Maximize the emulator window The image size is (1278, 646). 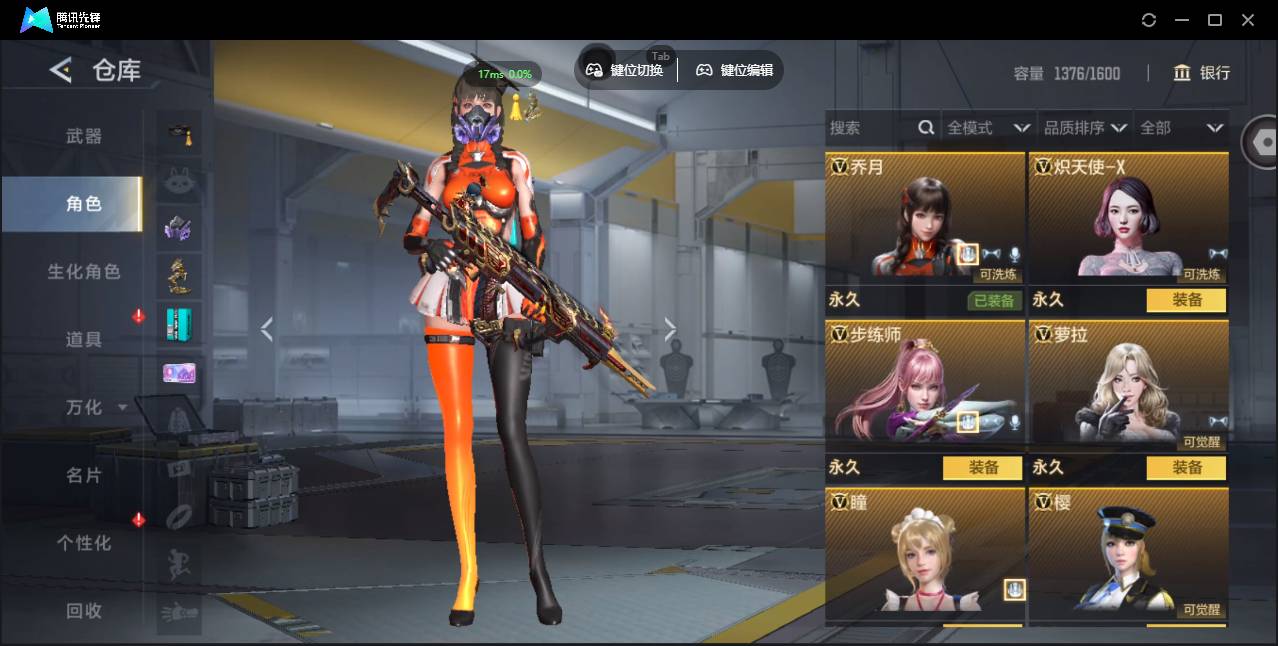1215,20
